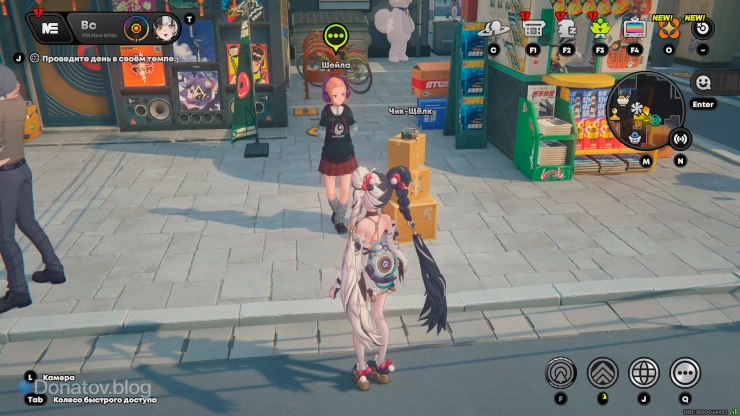Open the ringed planet icon
Image resolution: width=740 pixels, height=416 pixels.
(x=492, y=29)
